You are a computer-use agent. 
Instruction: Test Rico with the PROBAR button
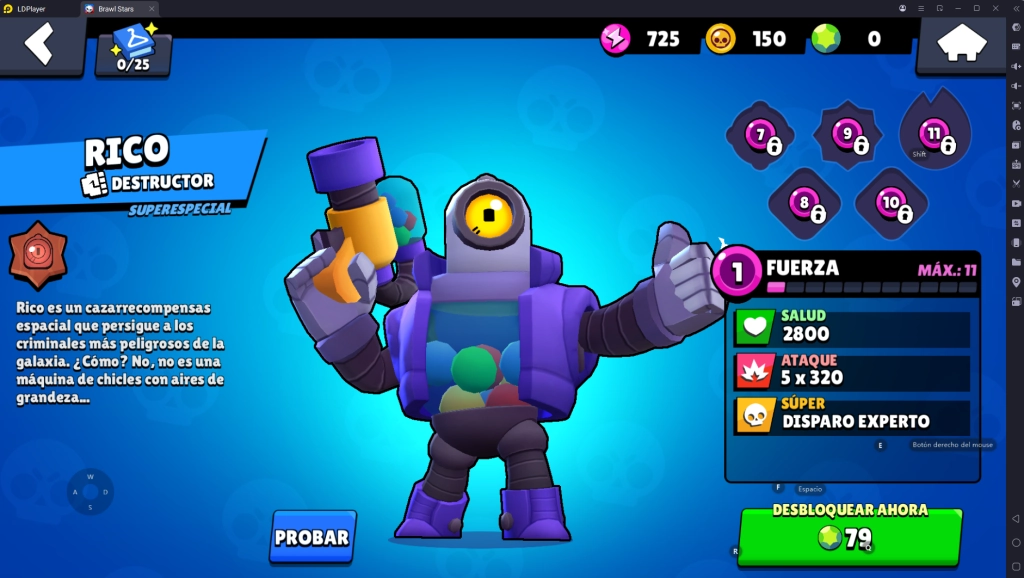(312, 537)
